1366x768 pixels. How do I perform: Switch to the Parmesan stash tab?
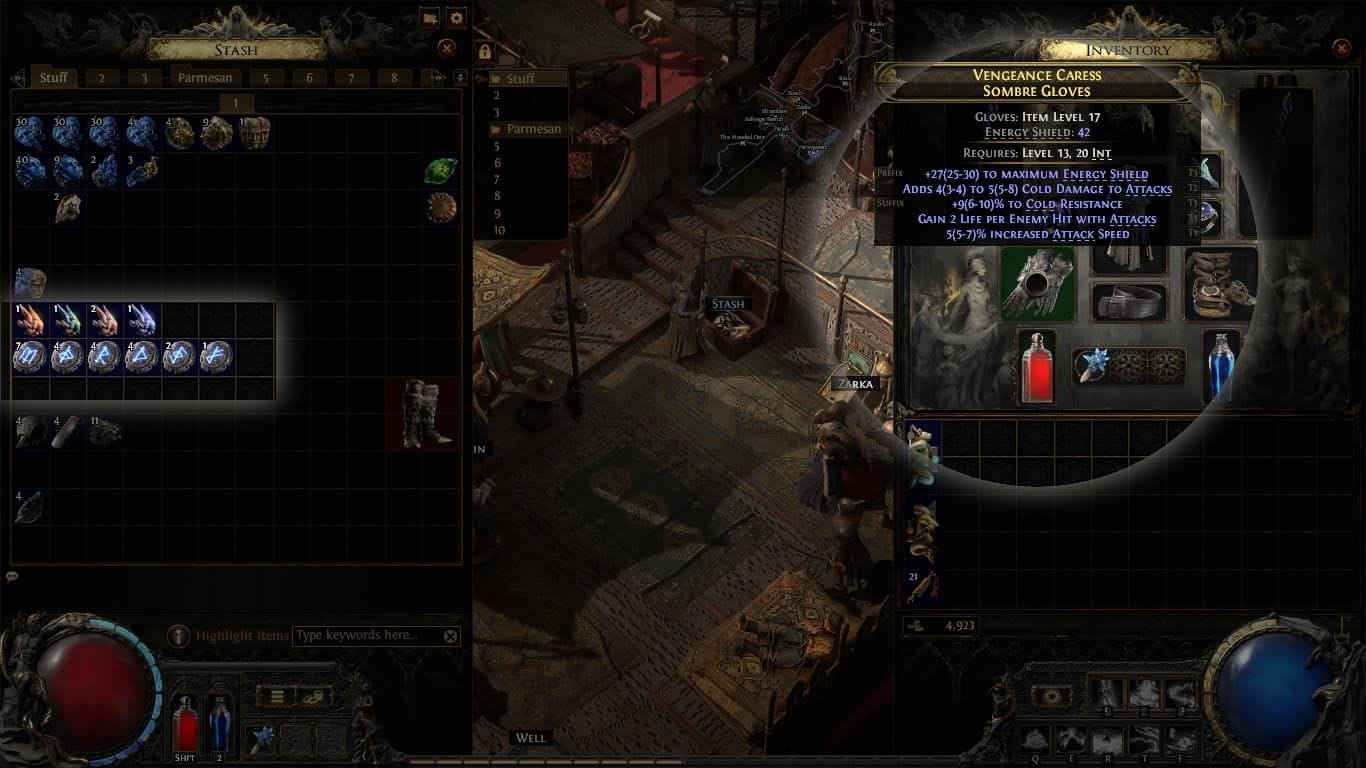coord(204,77)
